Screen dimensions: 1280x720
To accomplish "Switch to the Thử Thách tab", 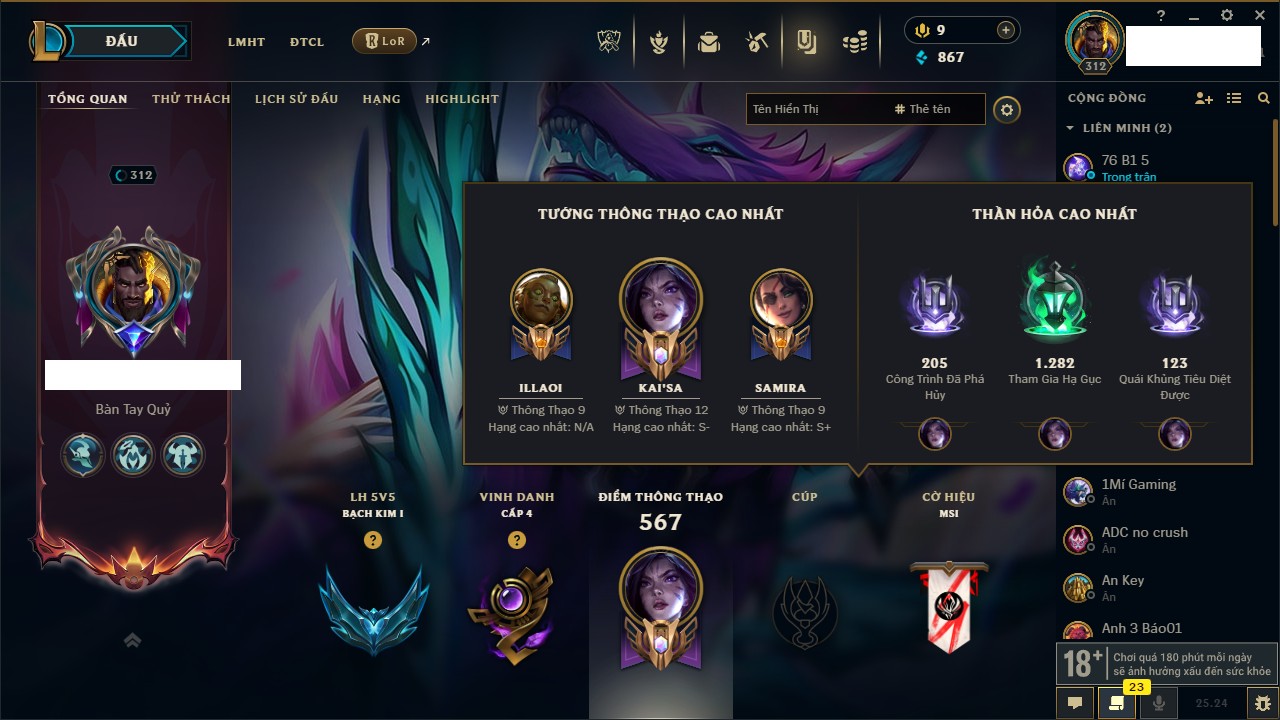I will 191,99.
